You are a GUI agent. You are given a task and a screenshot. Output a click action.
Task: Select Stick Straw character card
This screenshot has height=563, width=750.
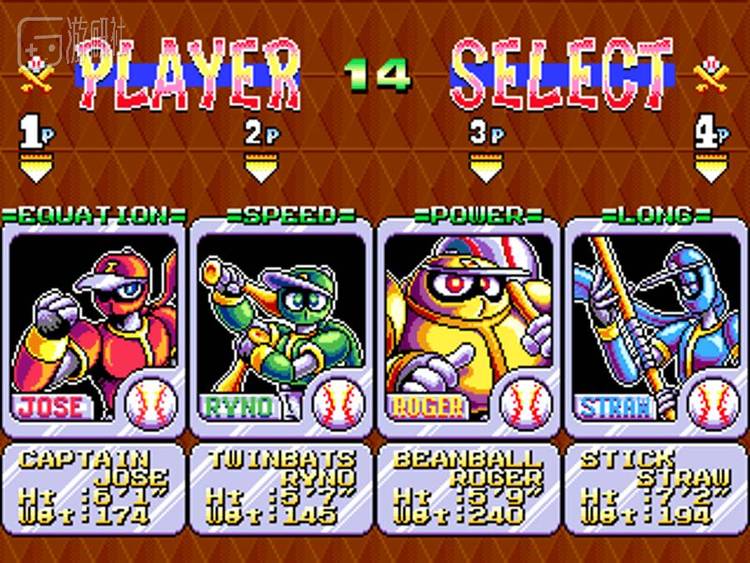click(656, 325)
